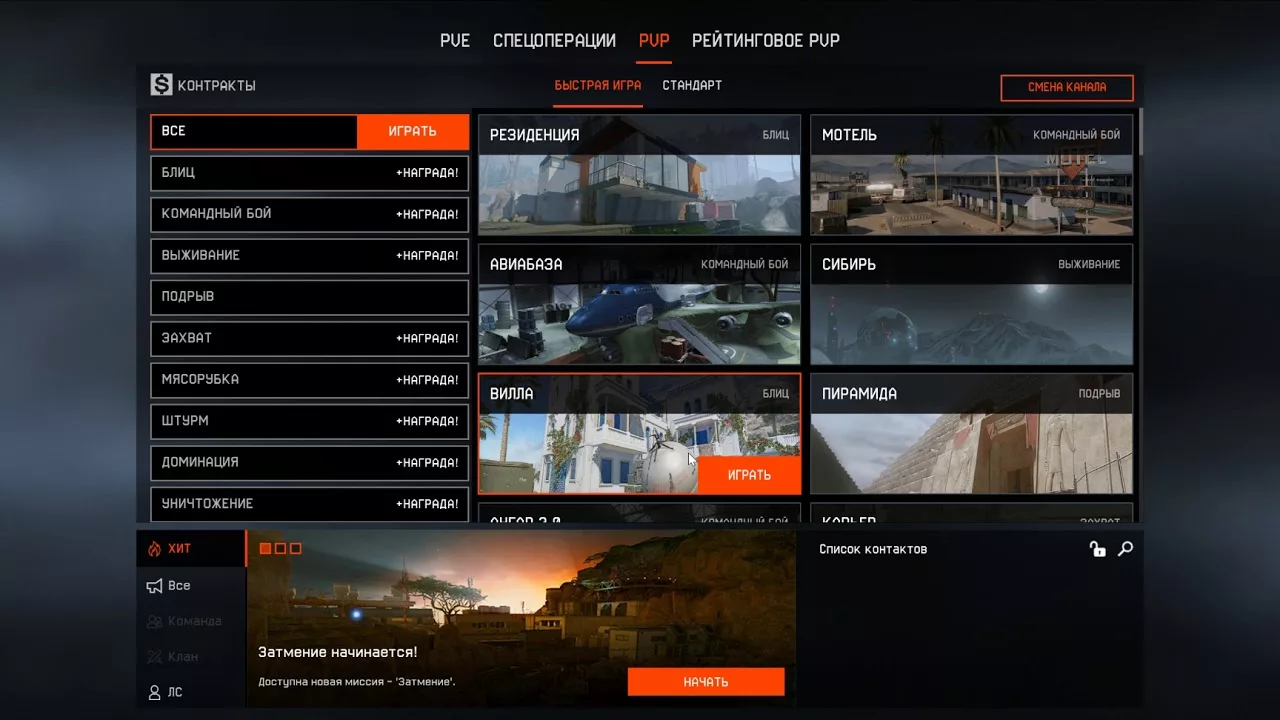The width and height of the screenshot is (1280, 720).
Task: Open the Контракты section
Action: (x=204, y=86)
